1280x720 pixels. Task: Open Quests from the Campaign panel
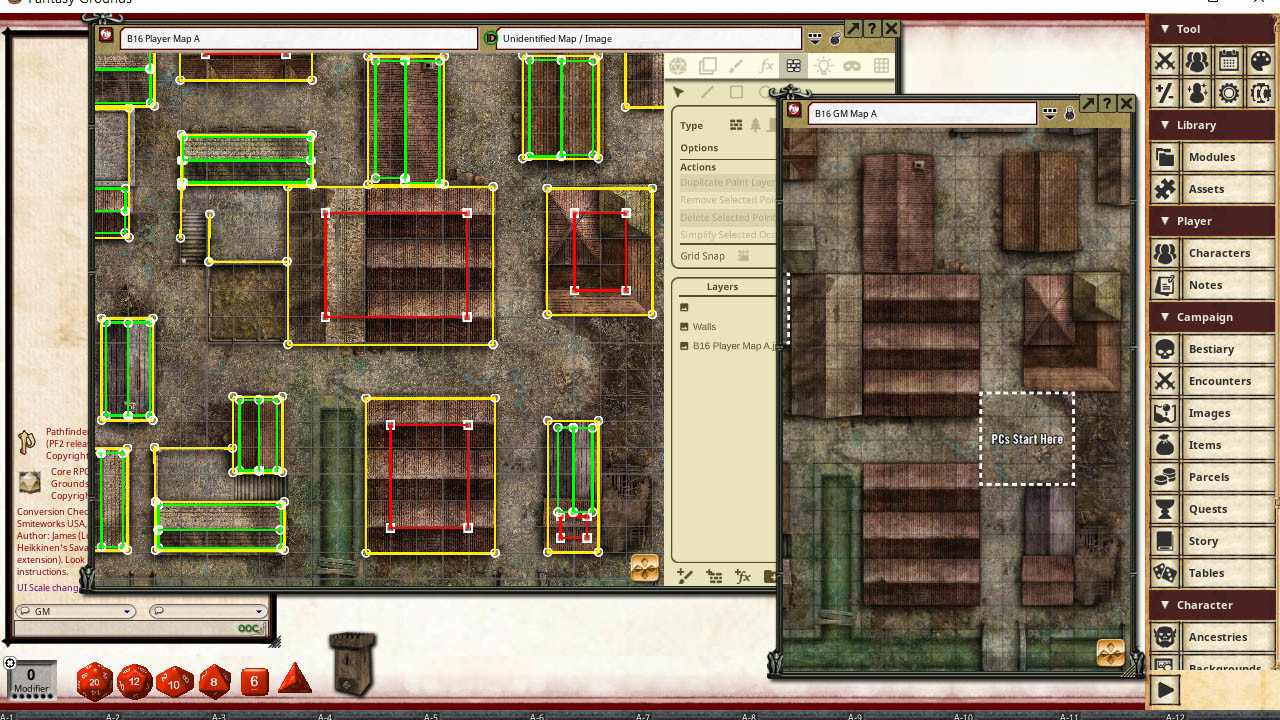pyautogui.click(x=1212, y=509)
